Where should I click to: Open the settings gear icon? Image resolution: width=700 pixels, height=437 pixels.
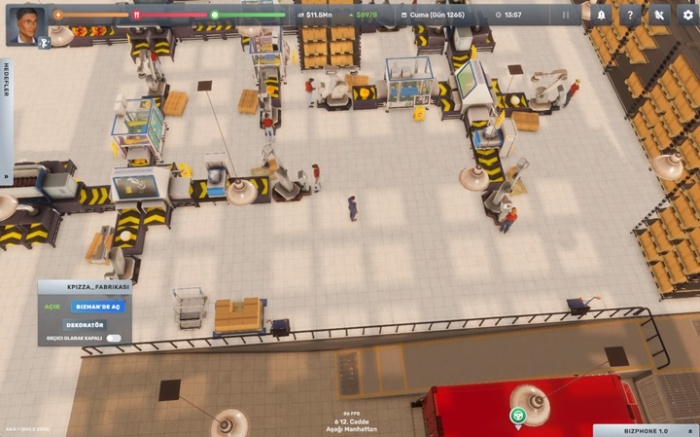pyautogui.click(x=686, y=15)
